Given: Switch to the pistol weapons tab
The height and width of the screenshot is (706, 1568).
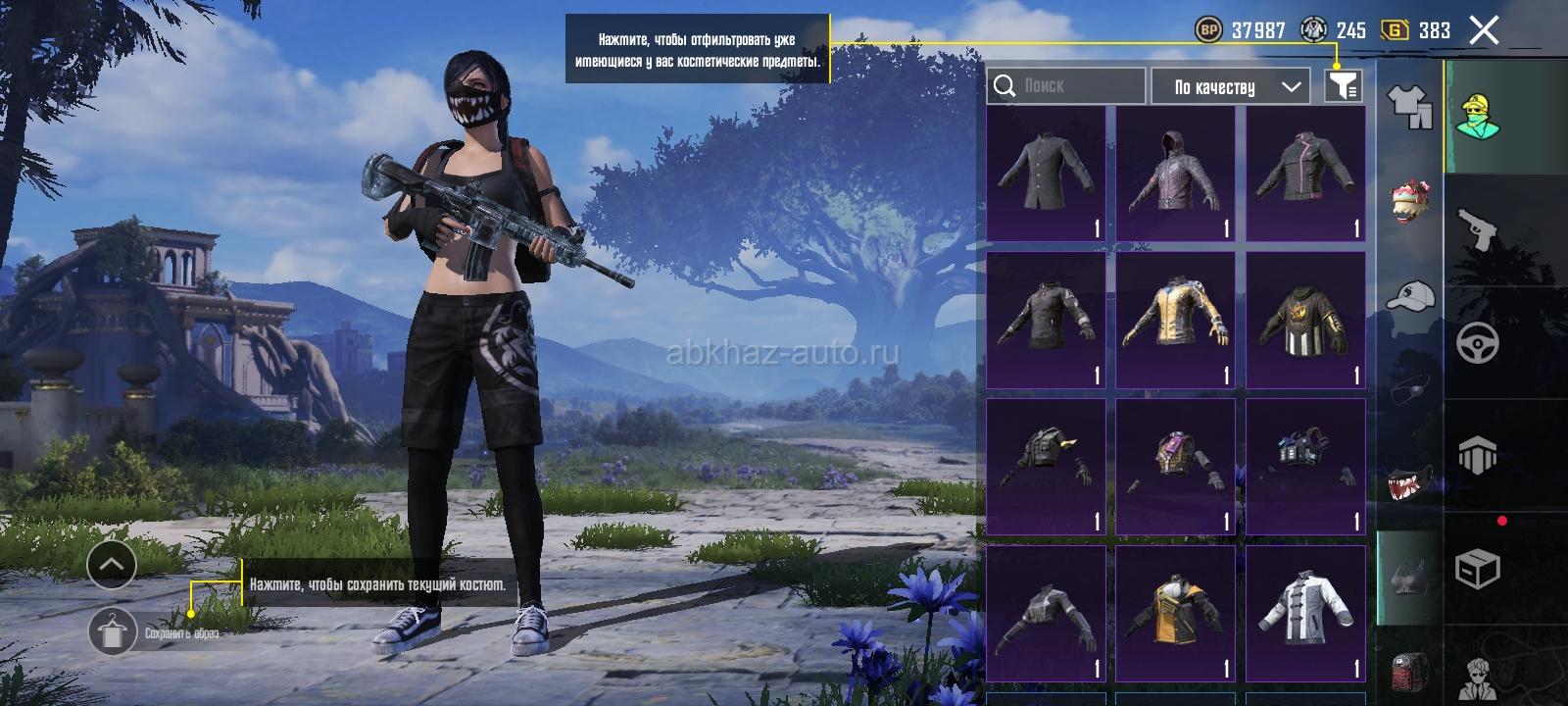Looking at the screenshot, I should point(1477,230).
